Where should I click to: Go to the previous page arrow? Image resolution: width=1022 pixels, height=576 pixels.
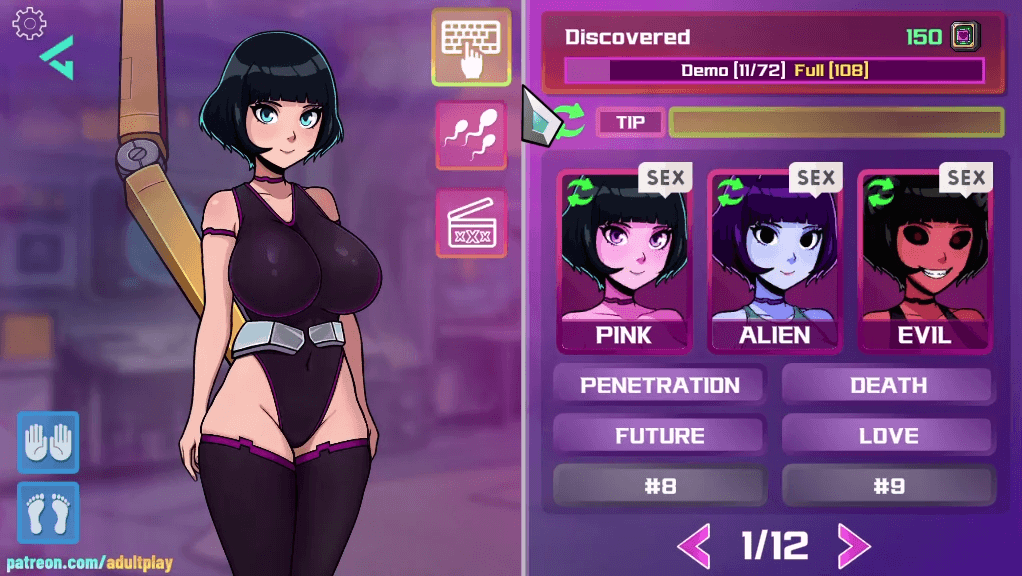pyautogui.click(x=694, y=545)
